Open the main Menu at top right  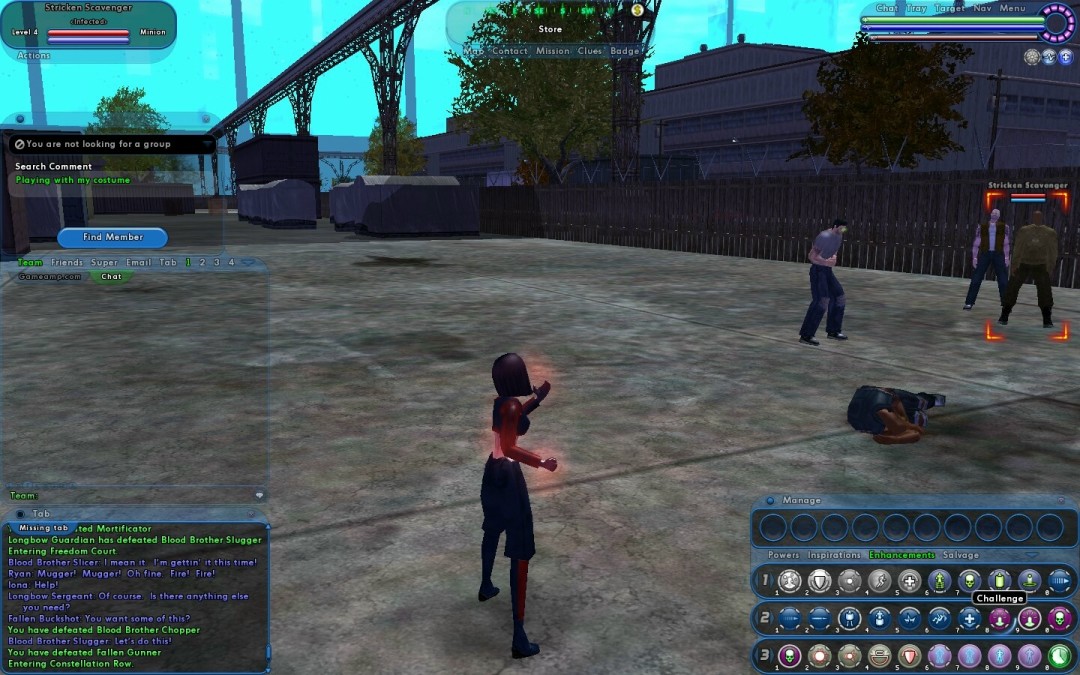[1012, 8]
